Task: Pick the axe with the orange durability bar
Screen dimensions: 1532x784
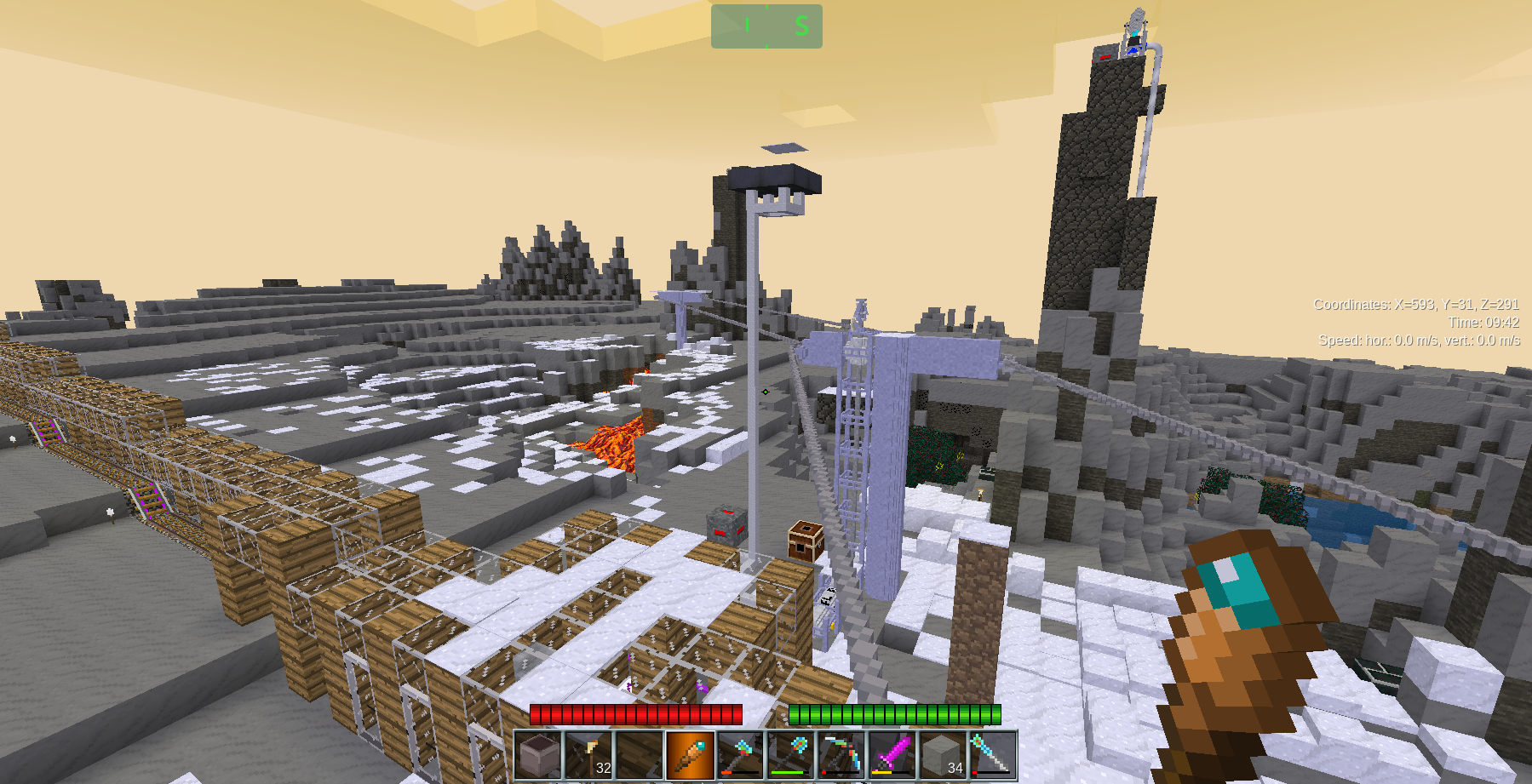Action: click(x=740, y=755)
